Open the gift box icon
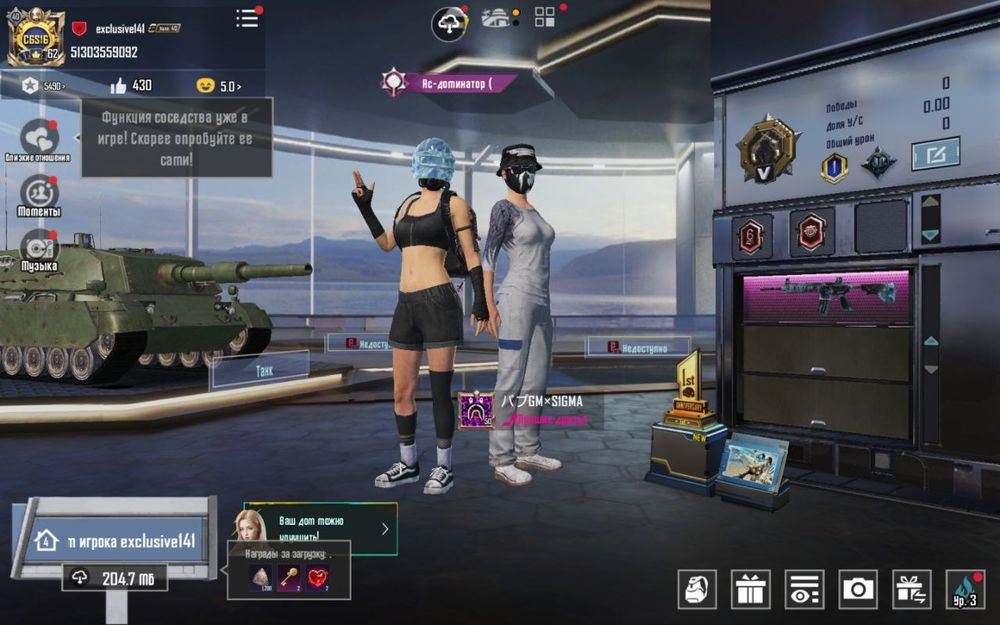Screen dimensions: 1000x625 pyautogui.click(x=751, y=589)
